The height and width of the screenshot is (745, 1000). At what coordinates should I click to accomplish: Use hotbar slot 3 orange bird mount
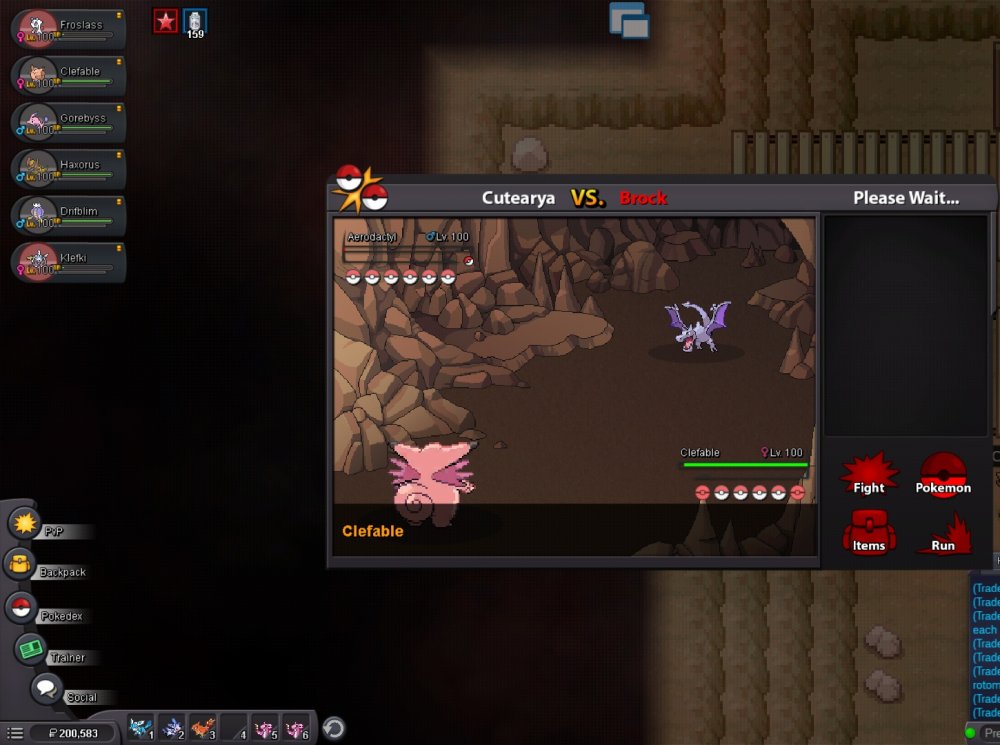(x=203, y=727)
